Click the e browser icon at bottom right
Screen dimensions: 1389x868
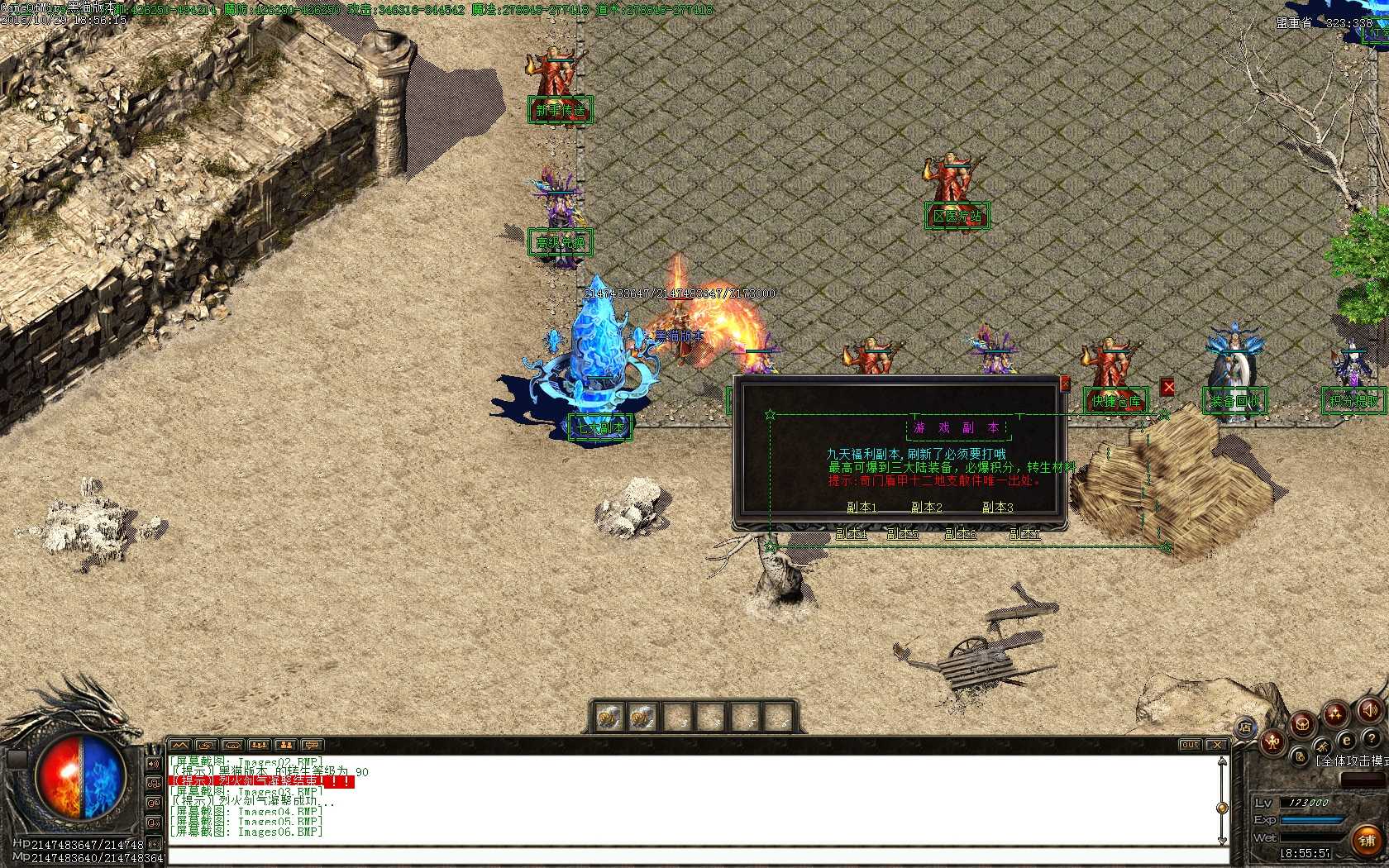click(1346, 739)
